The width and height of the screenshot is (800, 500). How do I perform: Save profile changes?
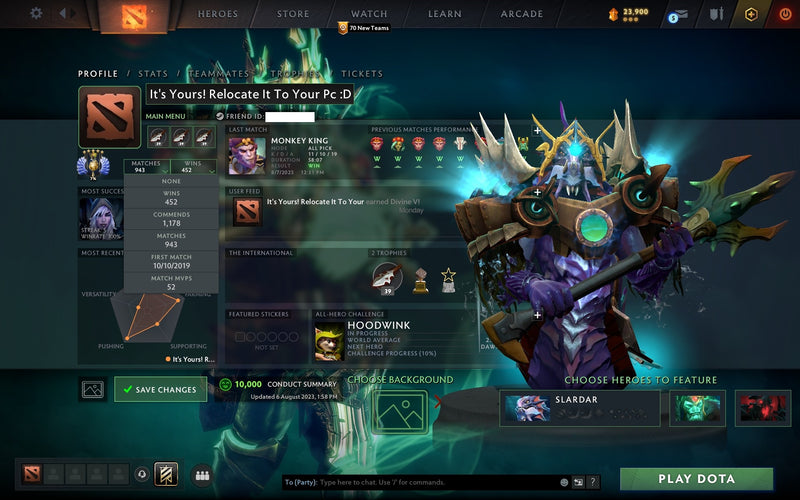coord(160,389)
